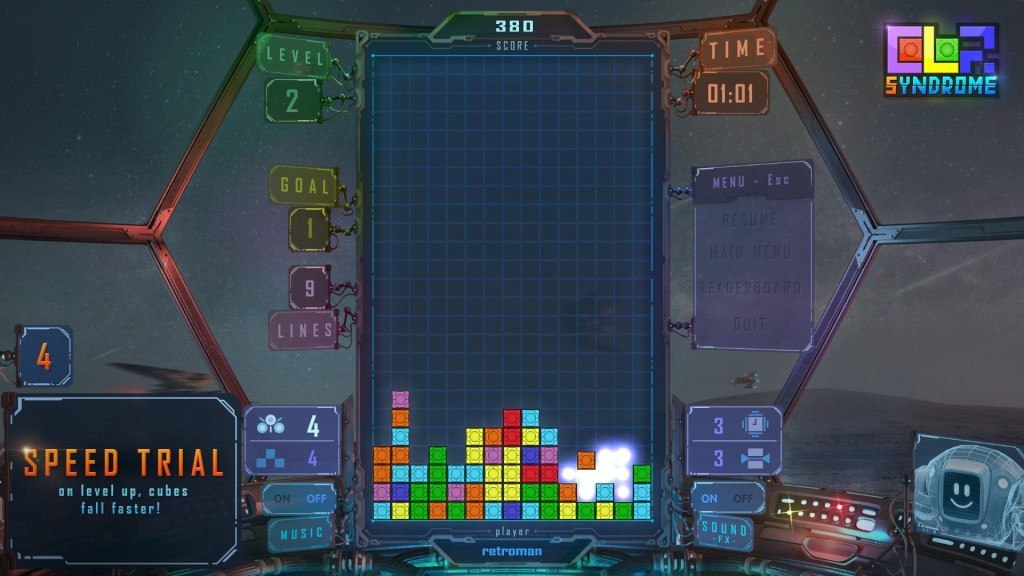The height and width of the screenshot is (576, 1024).
Task: Go to Main Menu from the side panel
Action: point(750,253)
